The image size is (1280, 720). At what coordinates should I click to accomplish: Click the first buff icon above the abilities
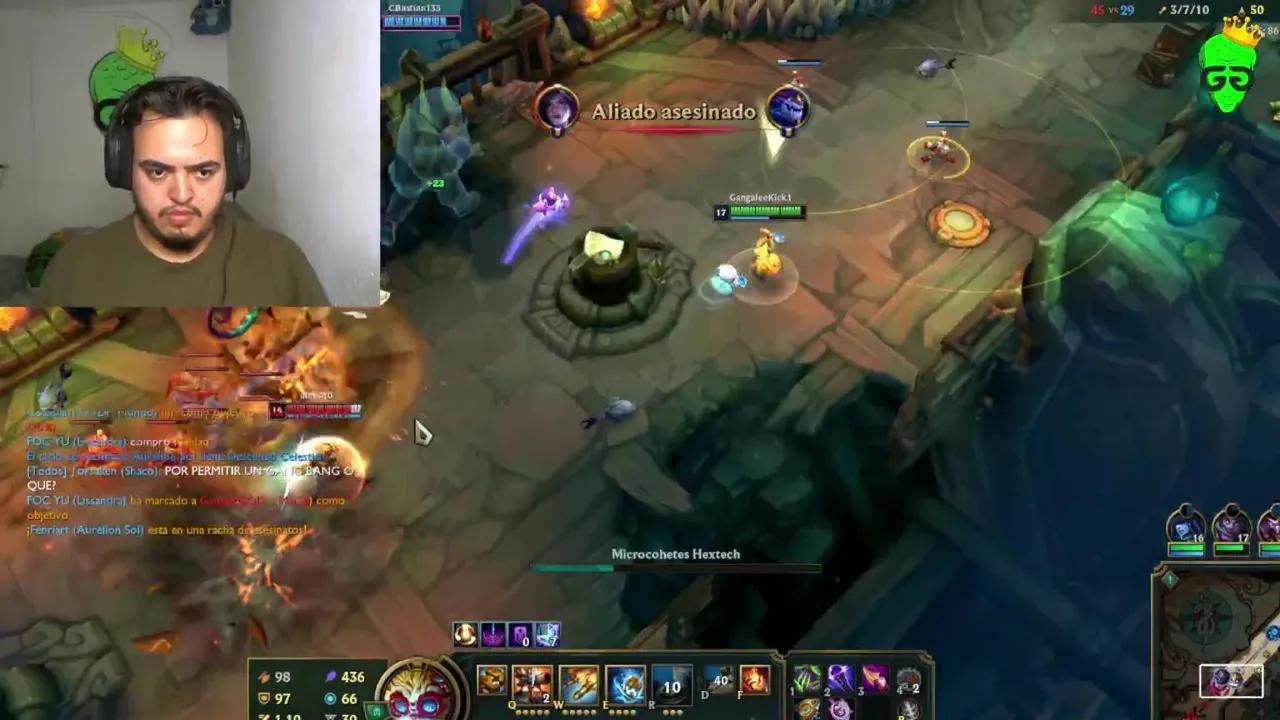(x=465, y=632)
